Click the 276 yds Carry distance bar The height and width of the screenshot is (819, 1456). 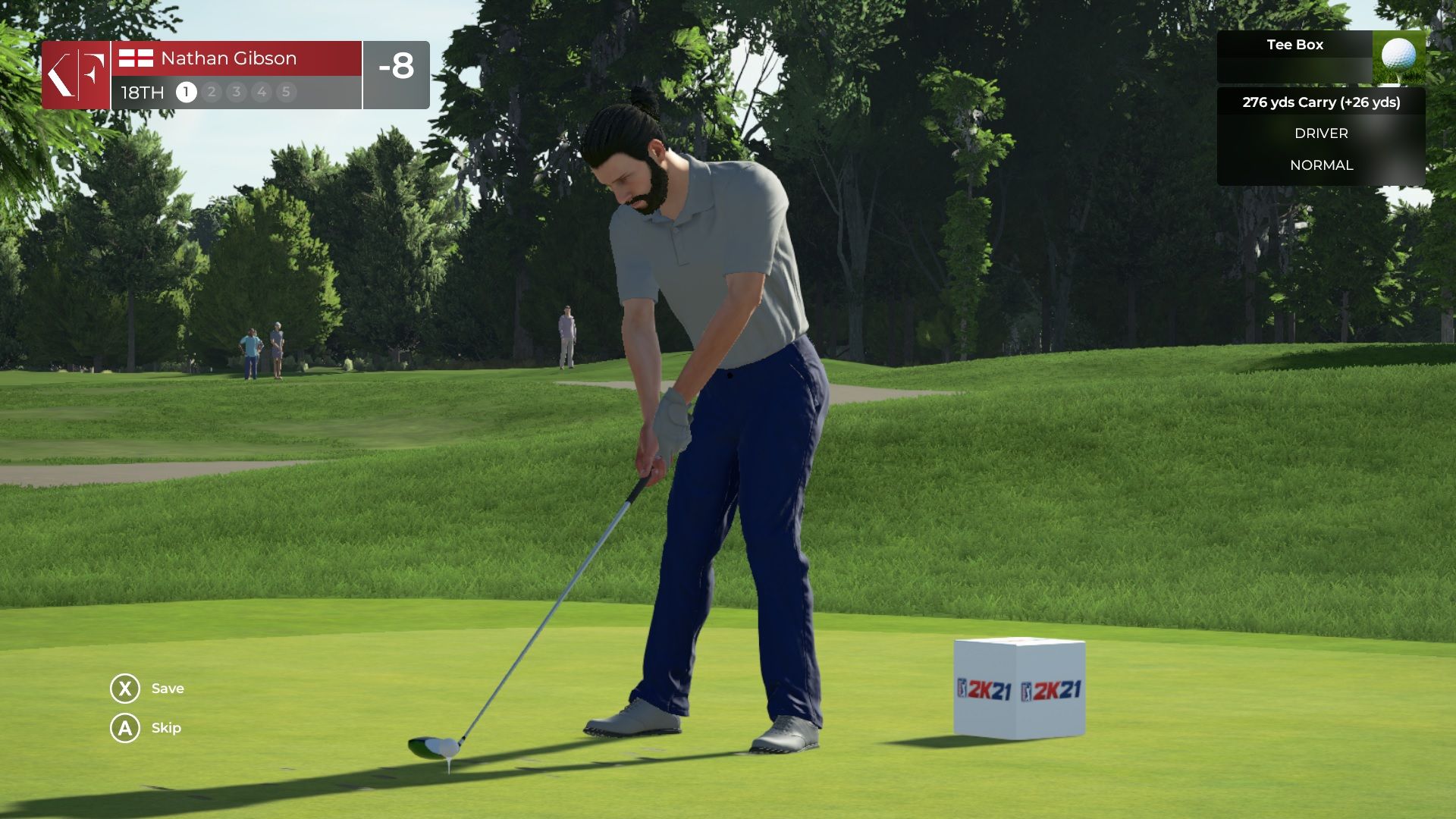1321,102
